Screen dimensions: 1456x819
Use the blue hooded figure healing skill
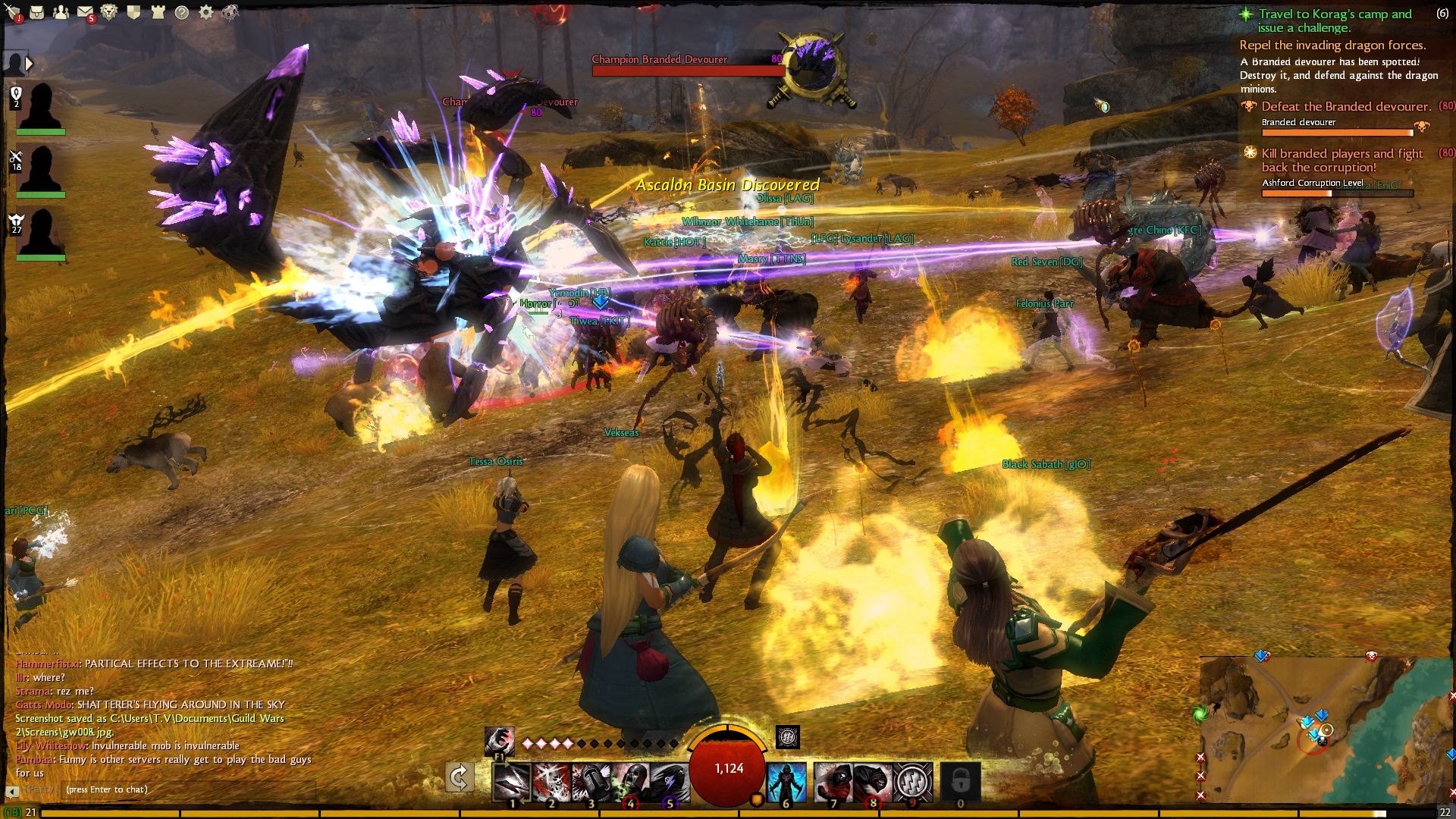(x=786, y=781)
